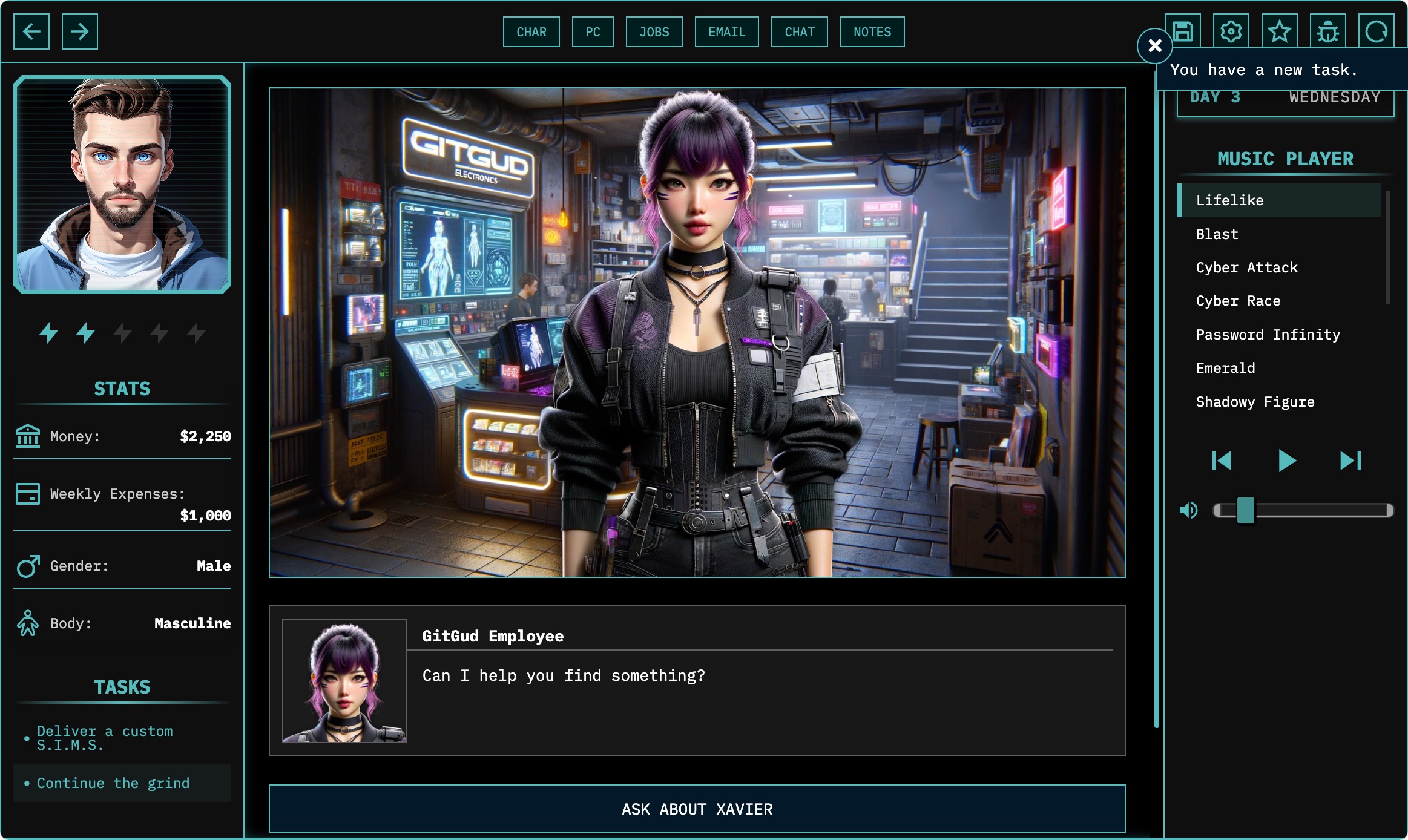
Task: Open settings with the gear icon
Action: click(x=1231, y=31)
